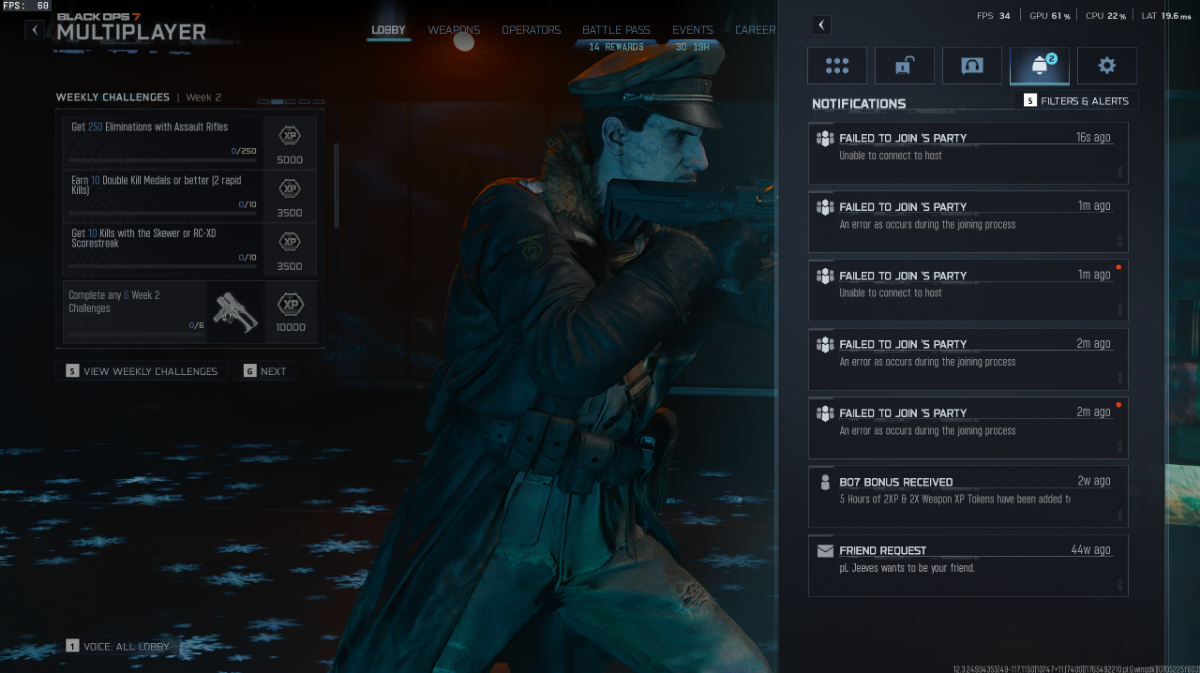Image resolution: width=1200 pixels, height=673 pixels.
Task: Open the notifications bell icon
Action: click(1039, 66)
